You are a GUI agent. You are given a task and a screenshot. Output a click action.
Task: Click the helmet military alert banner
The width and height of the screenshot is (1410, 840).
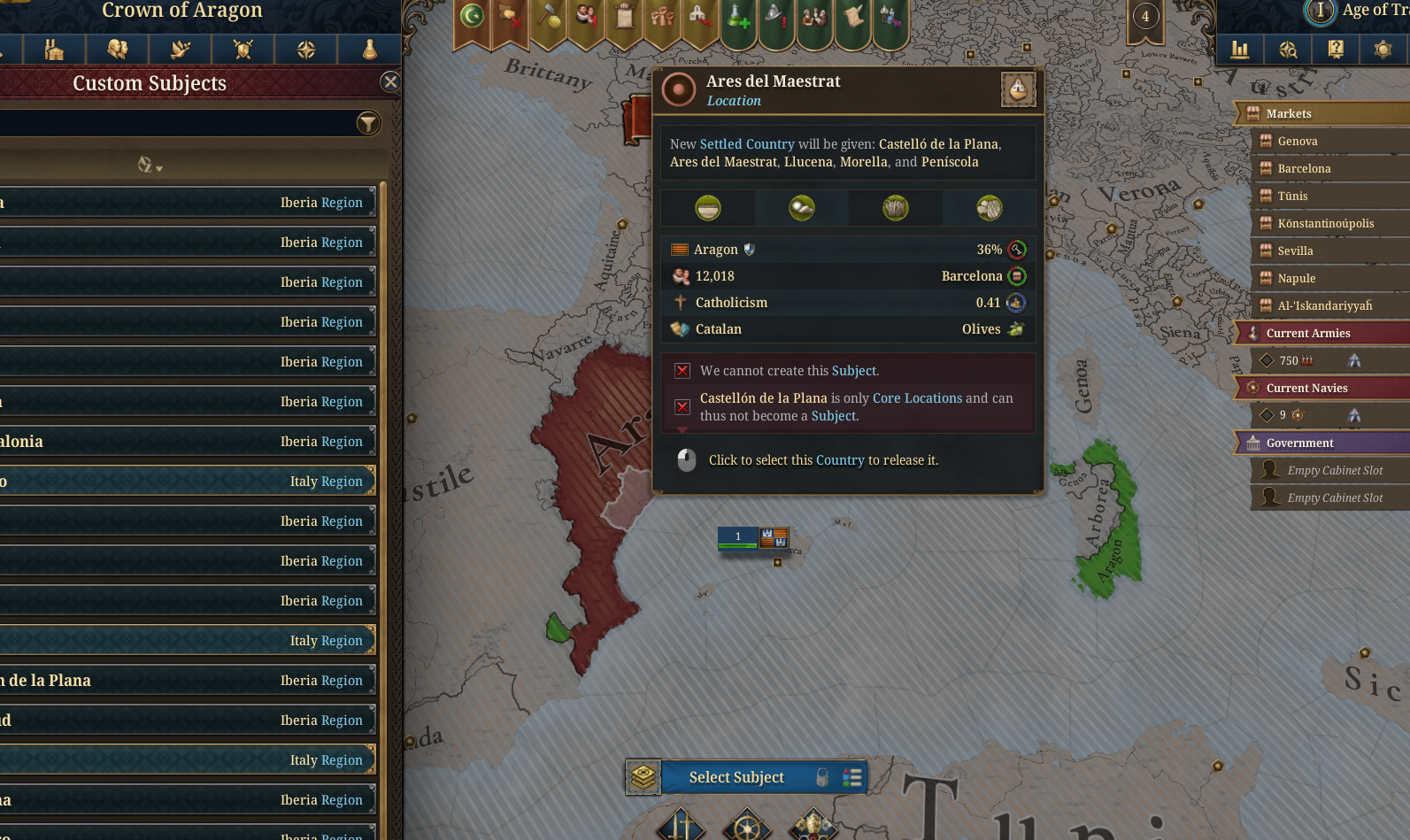[x=777, y=18]
